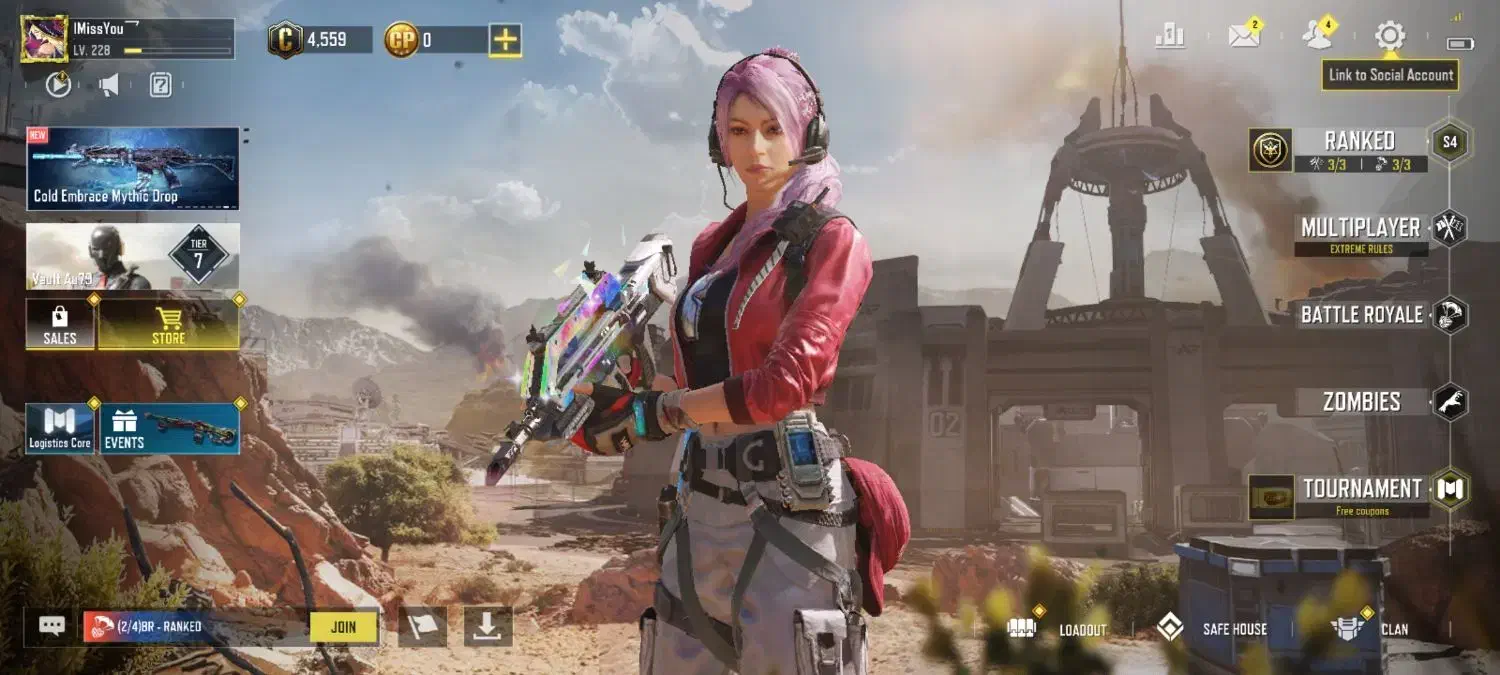Open the Events panel
1500x675 pixels.
[170, 429]
